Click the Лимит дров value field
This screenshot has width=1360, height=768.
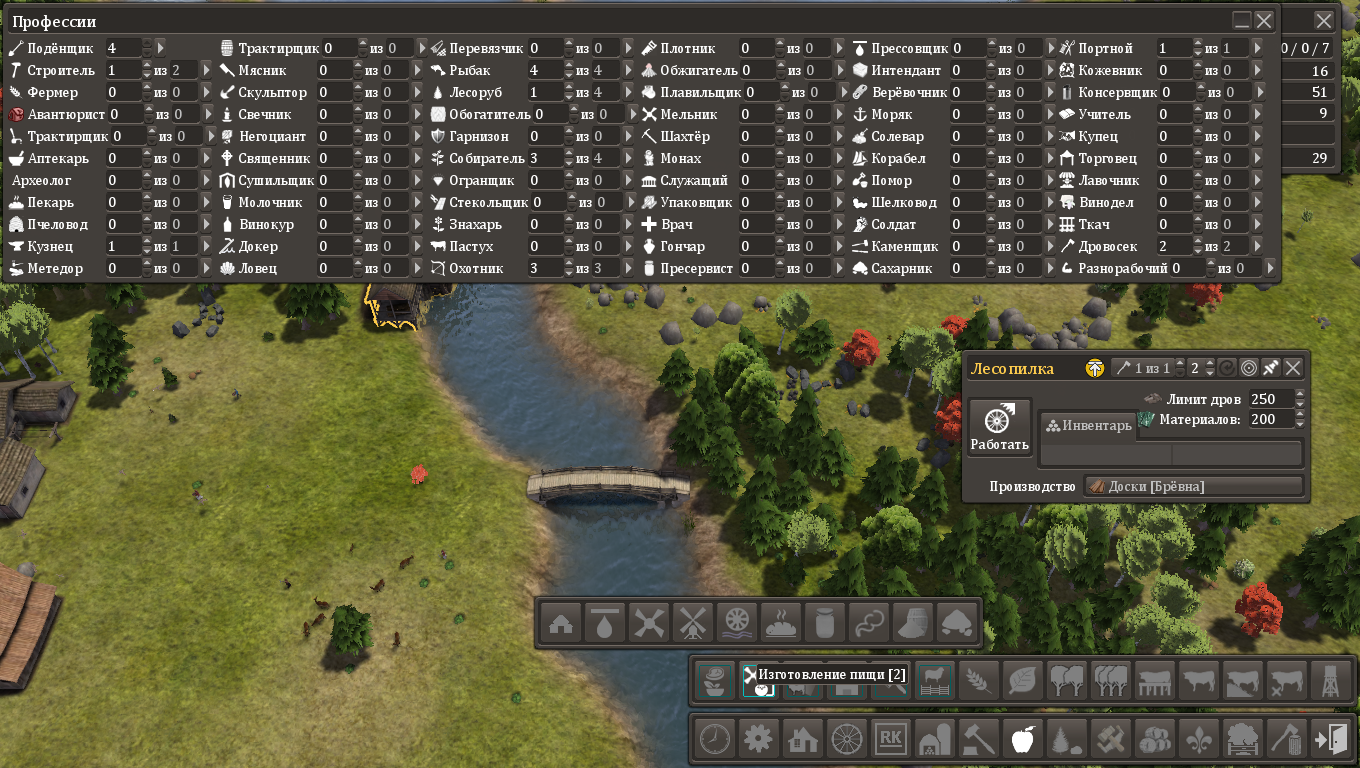(x=1270, y=400)
